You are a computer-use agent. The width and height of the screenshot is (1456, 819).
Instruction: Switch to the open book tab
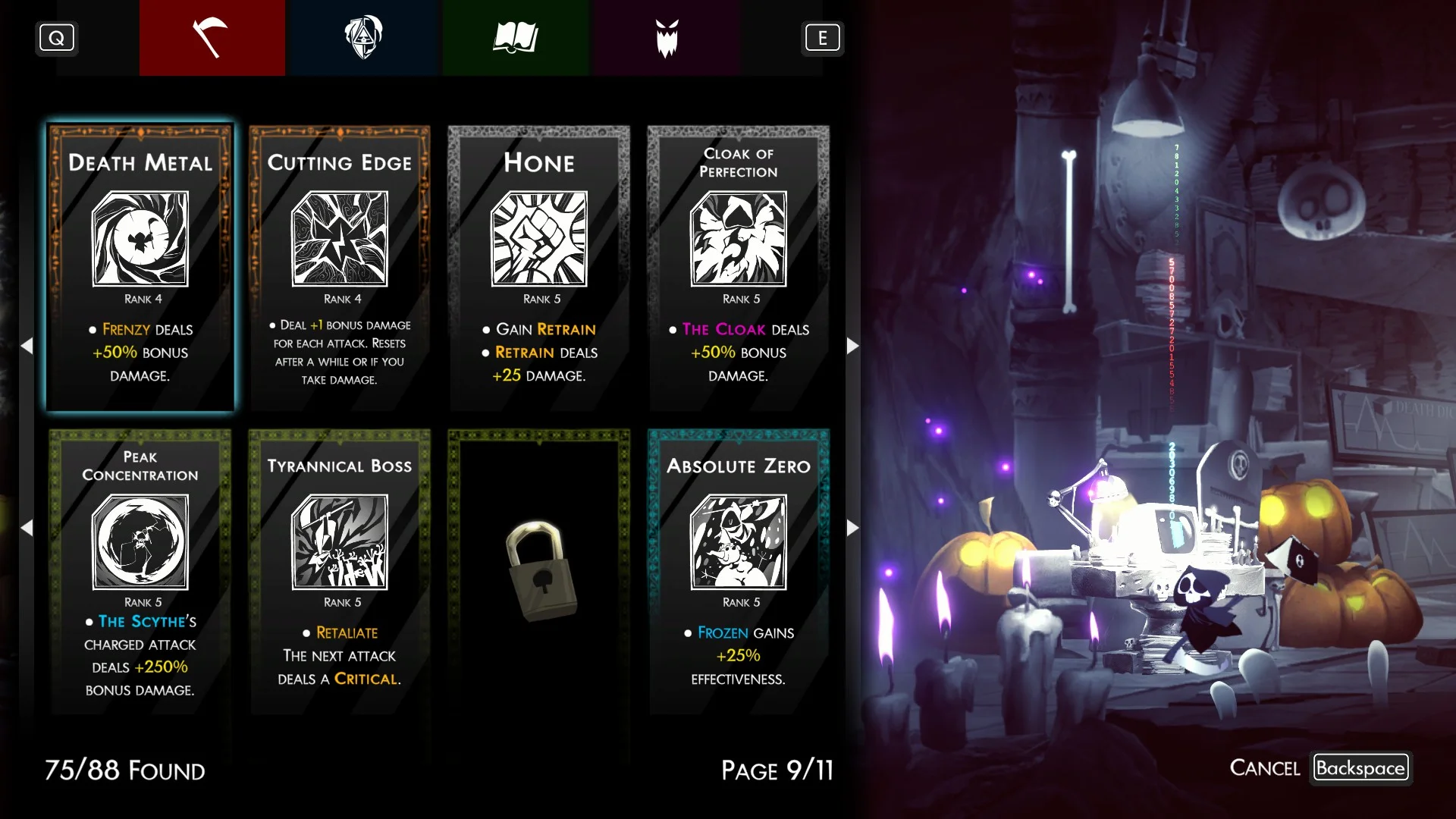tap(515, 38)
